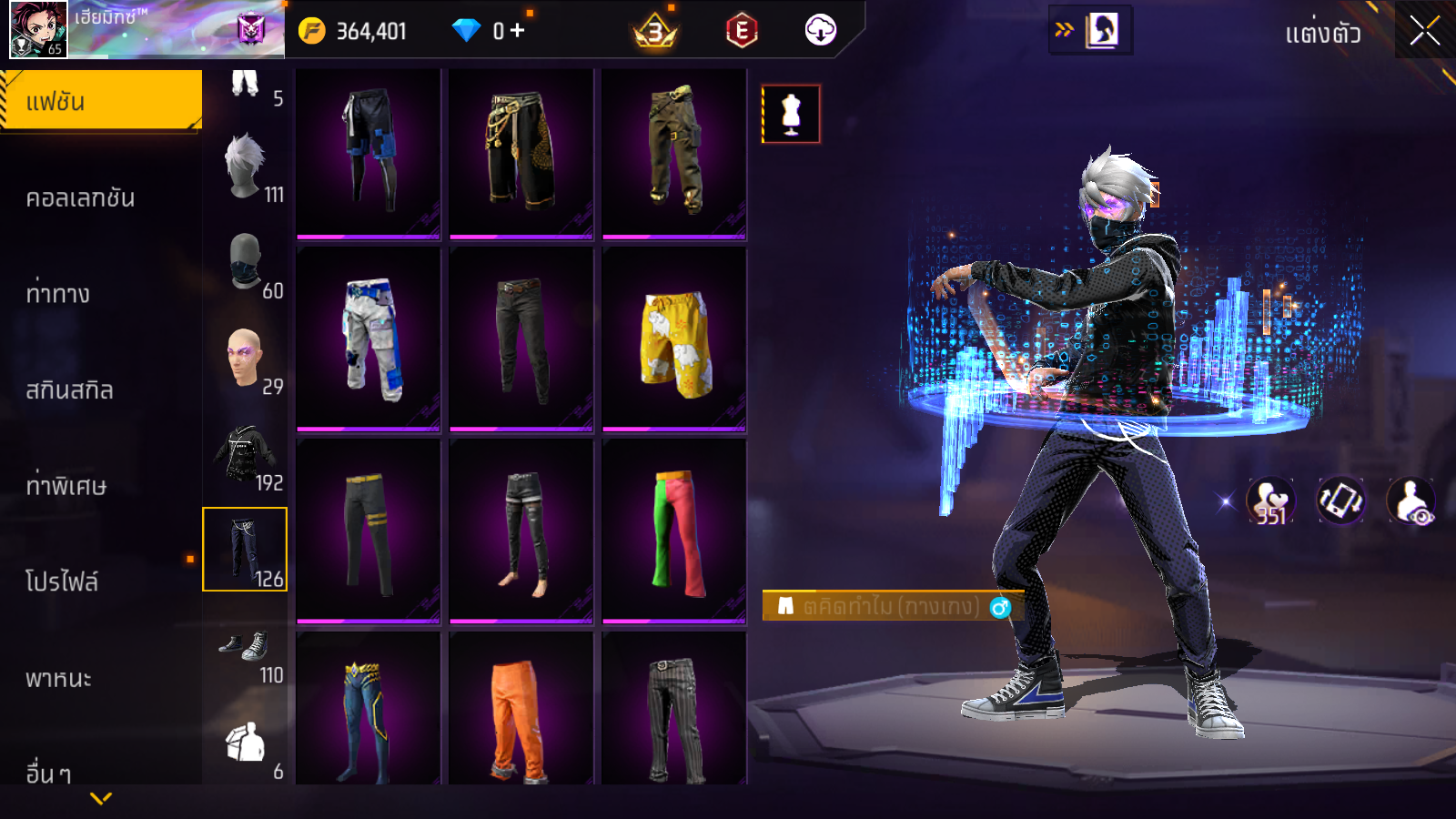Pick the orange pants
Screen dimensions: 1456x819
click(x=521, y=712)
